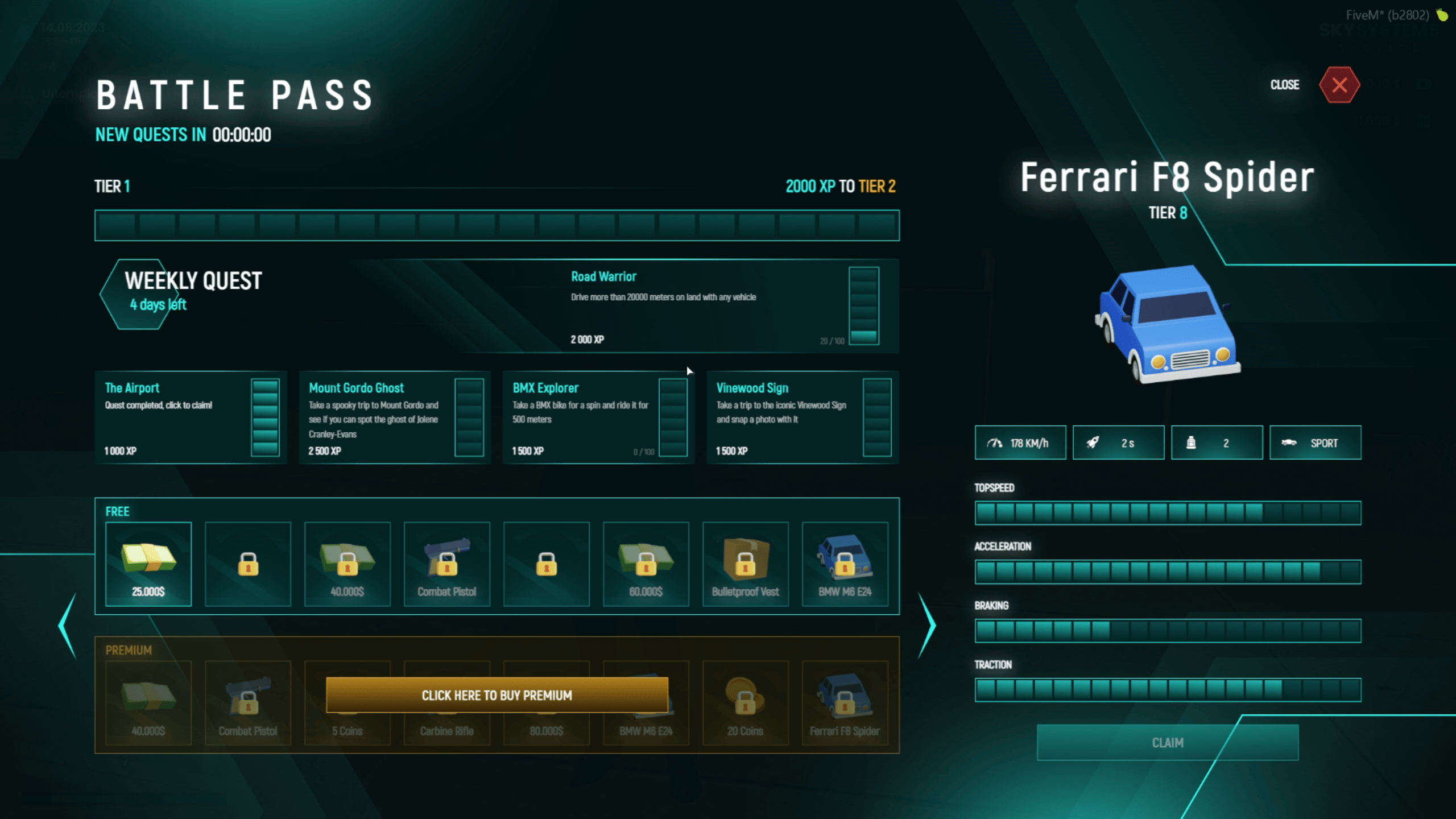
Task: Click the Road Warrior quest progress bar
Action: coord(863,306)
